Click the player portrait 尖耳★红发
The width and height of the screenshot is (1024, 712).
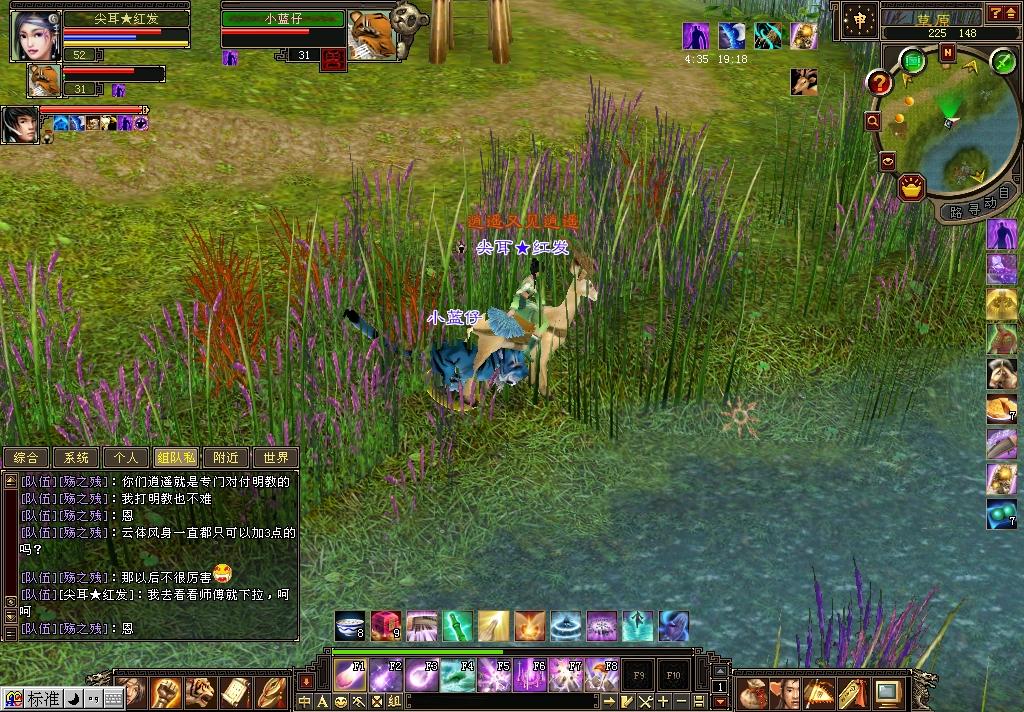coord(35,35)
